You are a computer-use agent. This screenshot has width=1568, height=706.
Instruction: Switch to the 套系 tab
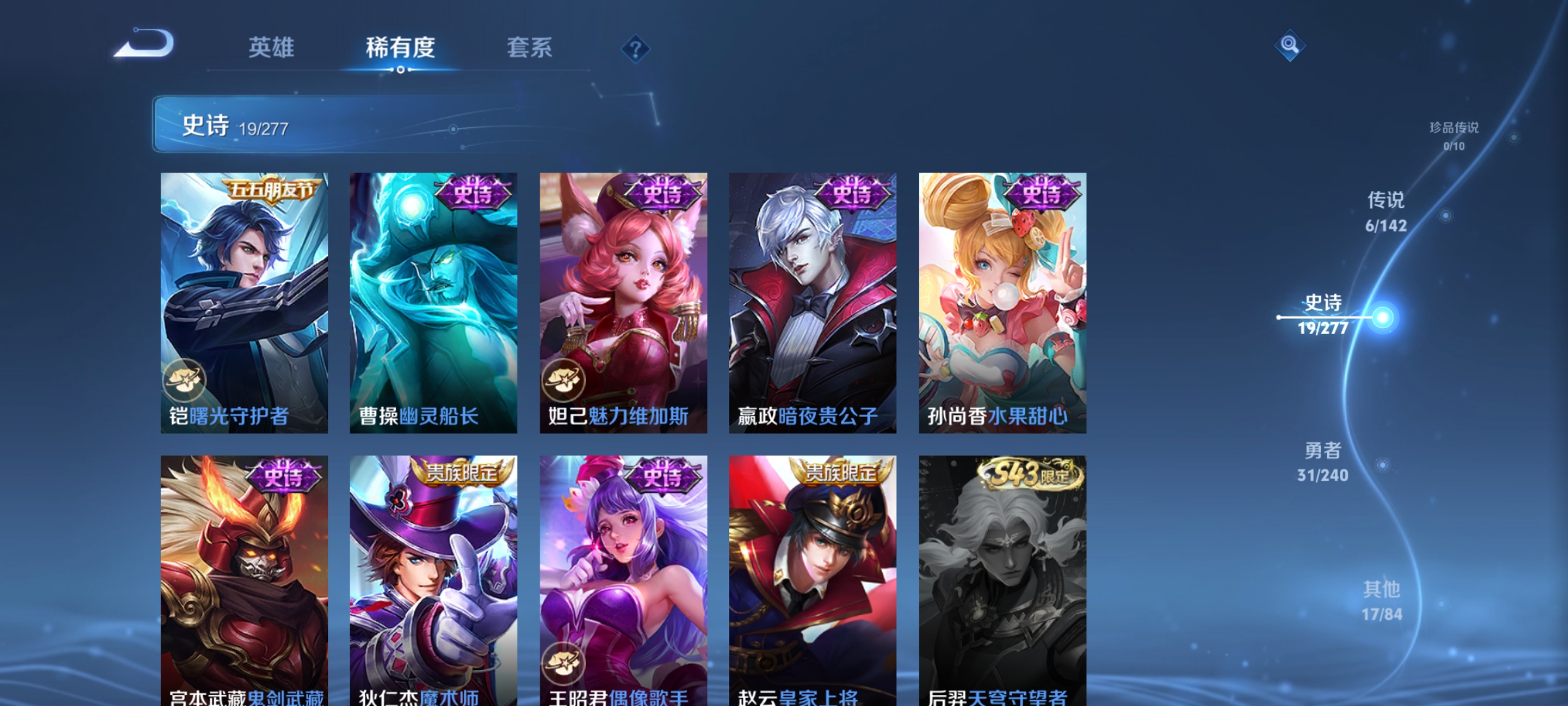[530, 47]
